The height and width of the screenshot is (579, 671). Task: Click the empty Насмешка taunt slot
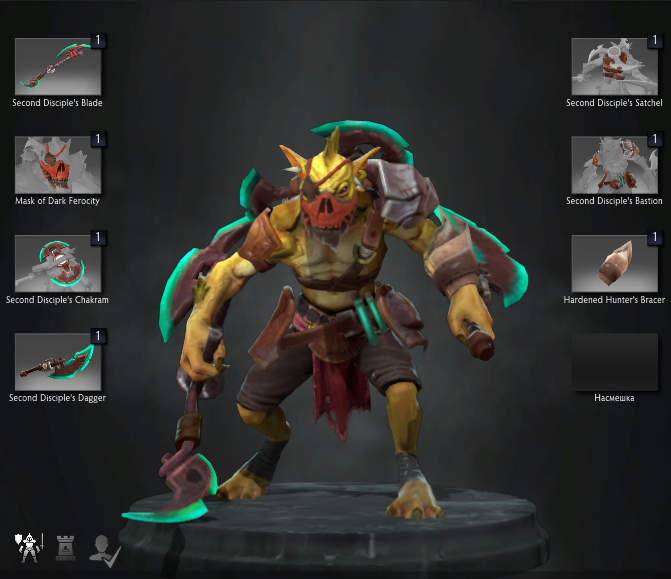tap(614, 361)
